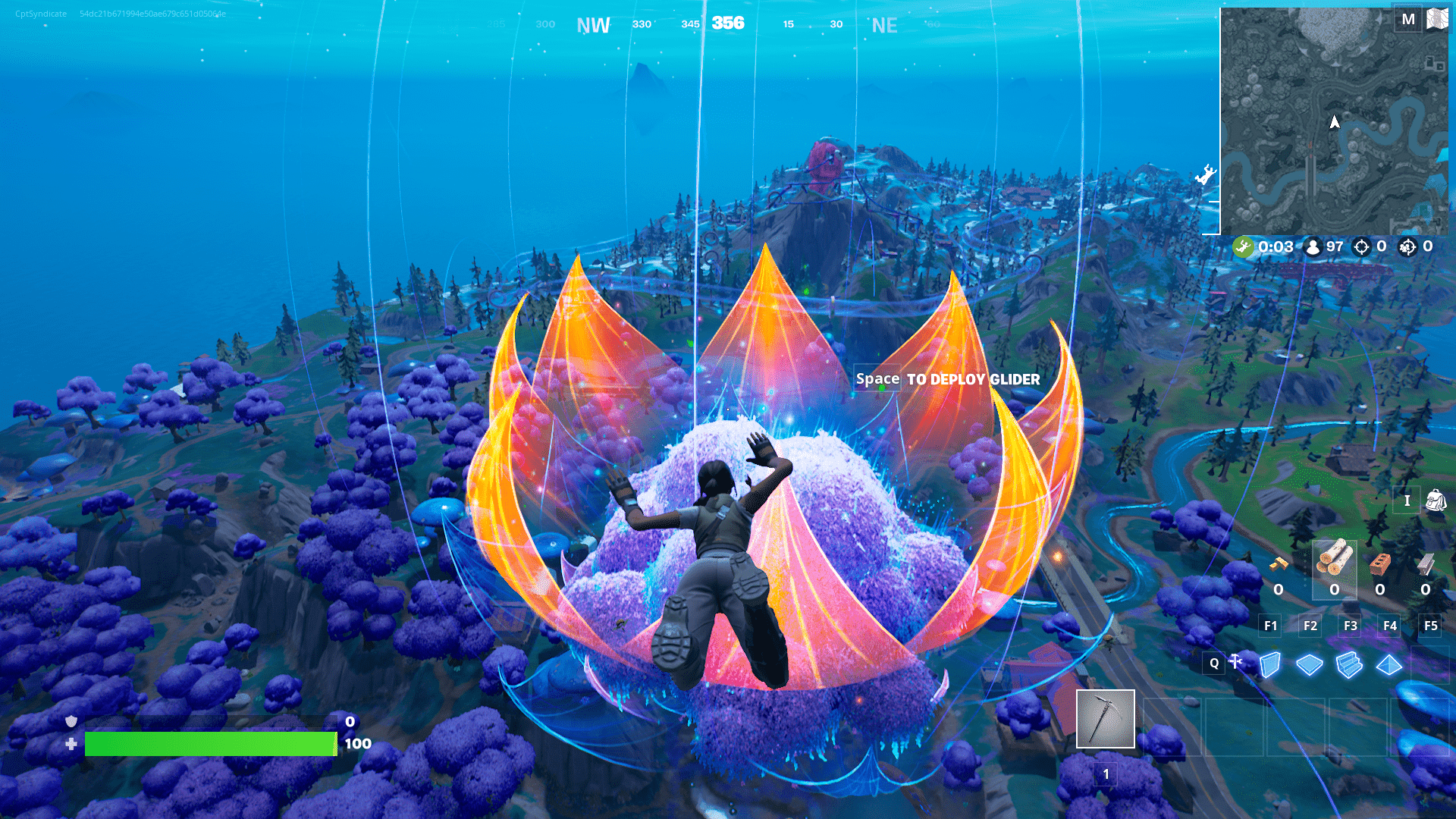Choose the pyramid roof build piece
Image resolution: width=1456 pixels, height=819 pixels.
point(1389,664)
